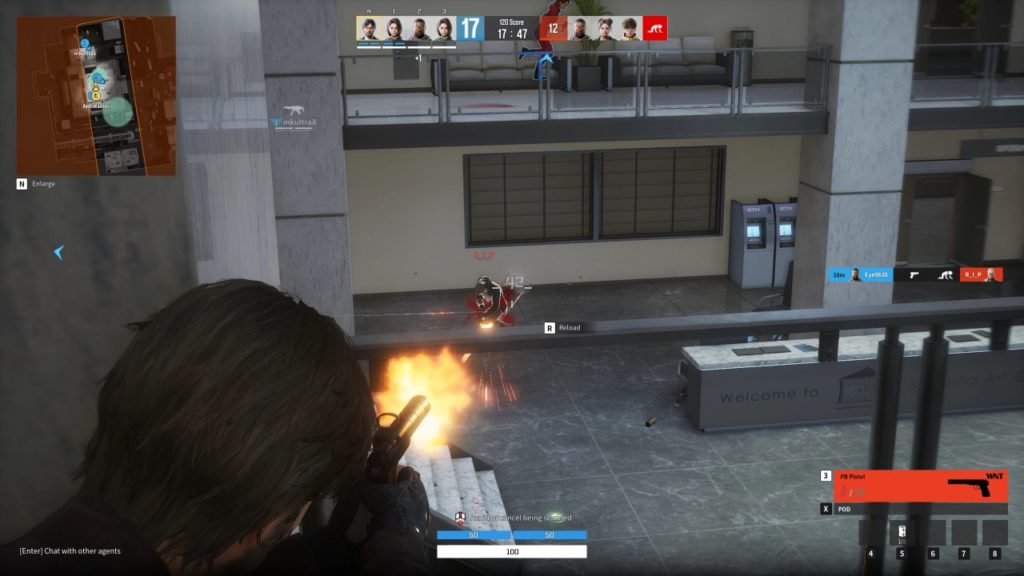Select the green circle marker on minimap
Viewport: 1024px width, 576px height.
118,111
